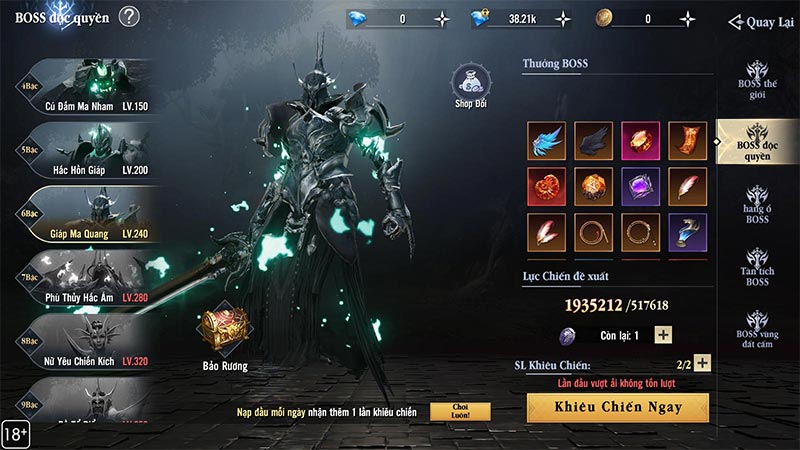
Task: Start the fight with Khiêu Chiến Ngay
Action: (617, 407)
